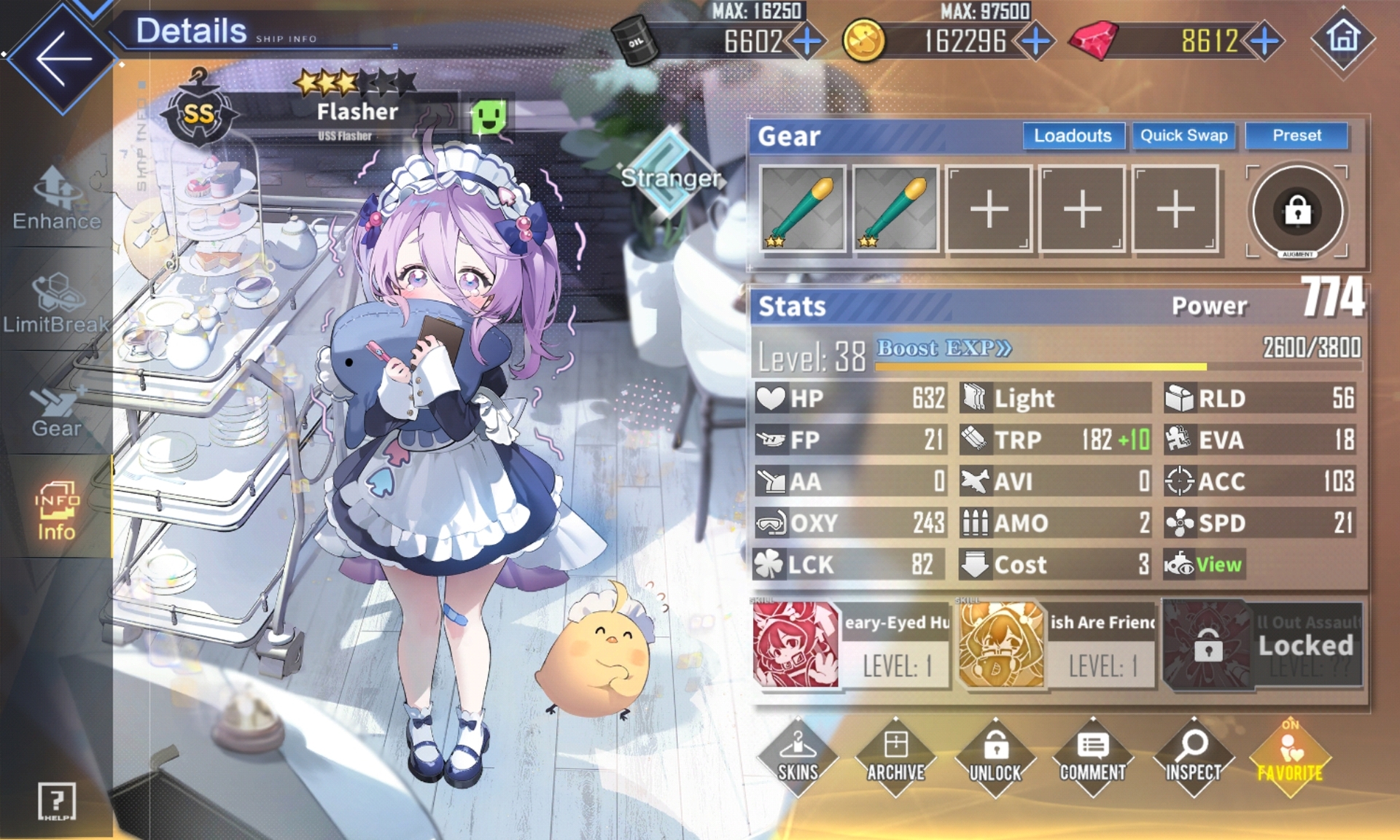Viewport: 1400px width, 840px height.
Task: Select the Gear side tab
Action: [57, 410]
